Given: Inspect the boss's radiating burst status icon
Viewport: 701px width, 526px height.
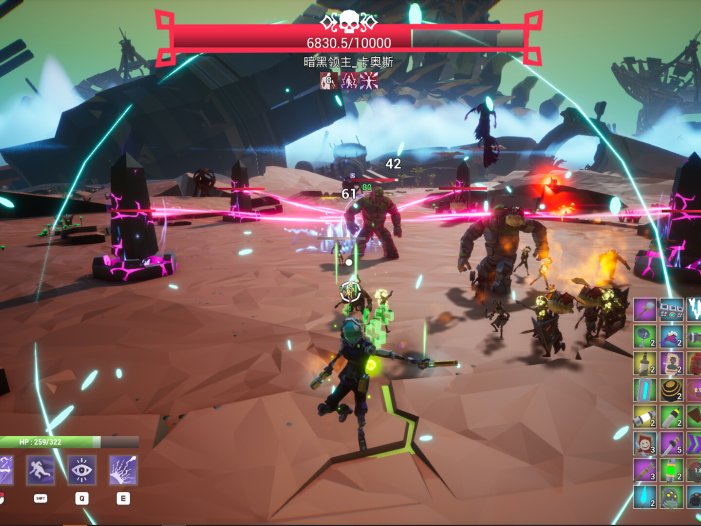Looking at the screenshot, I should (370, 81).
